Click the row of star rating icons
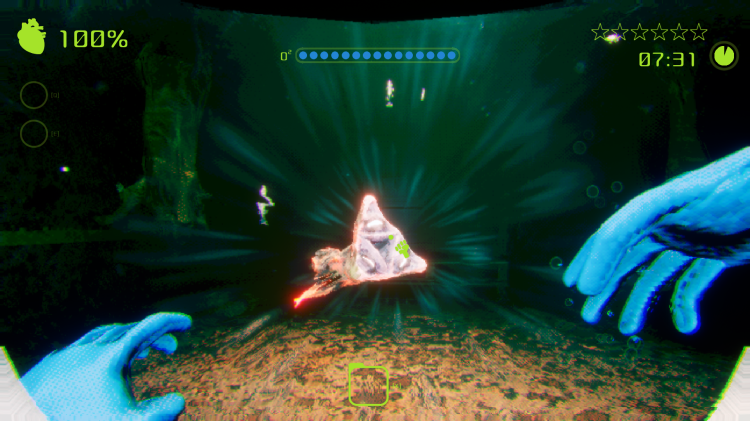Screen dimensions: 750x422 coord(649,32)
